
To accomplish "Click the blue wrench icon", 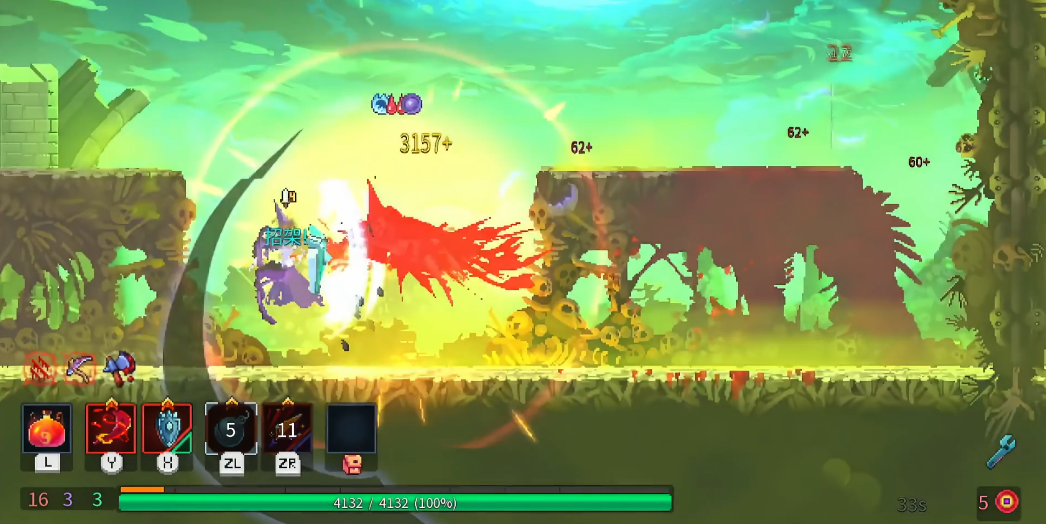I will (x=1001, y=452).
